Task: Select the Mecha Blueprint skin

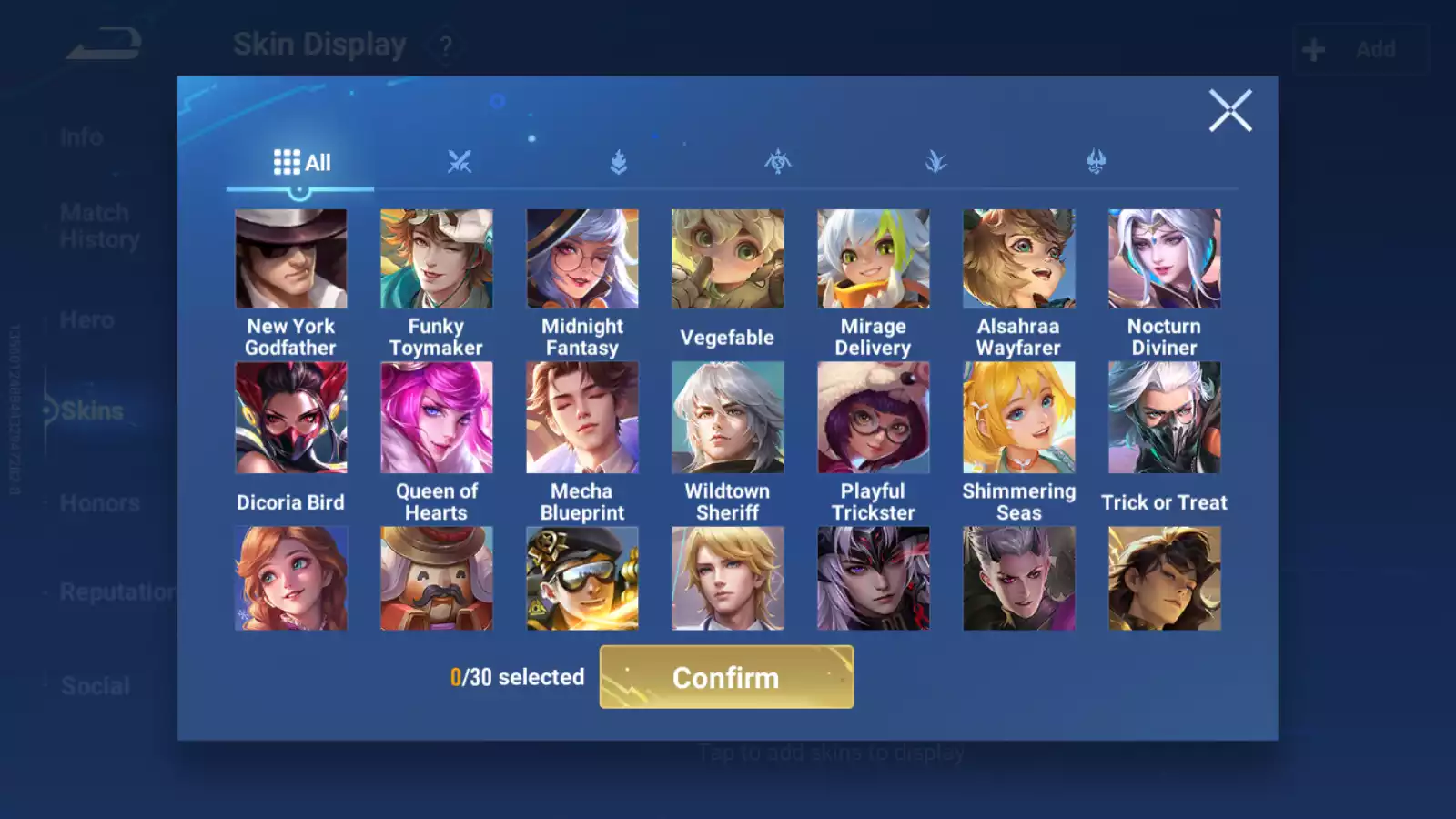Action: (582, 418)
